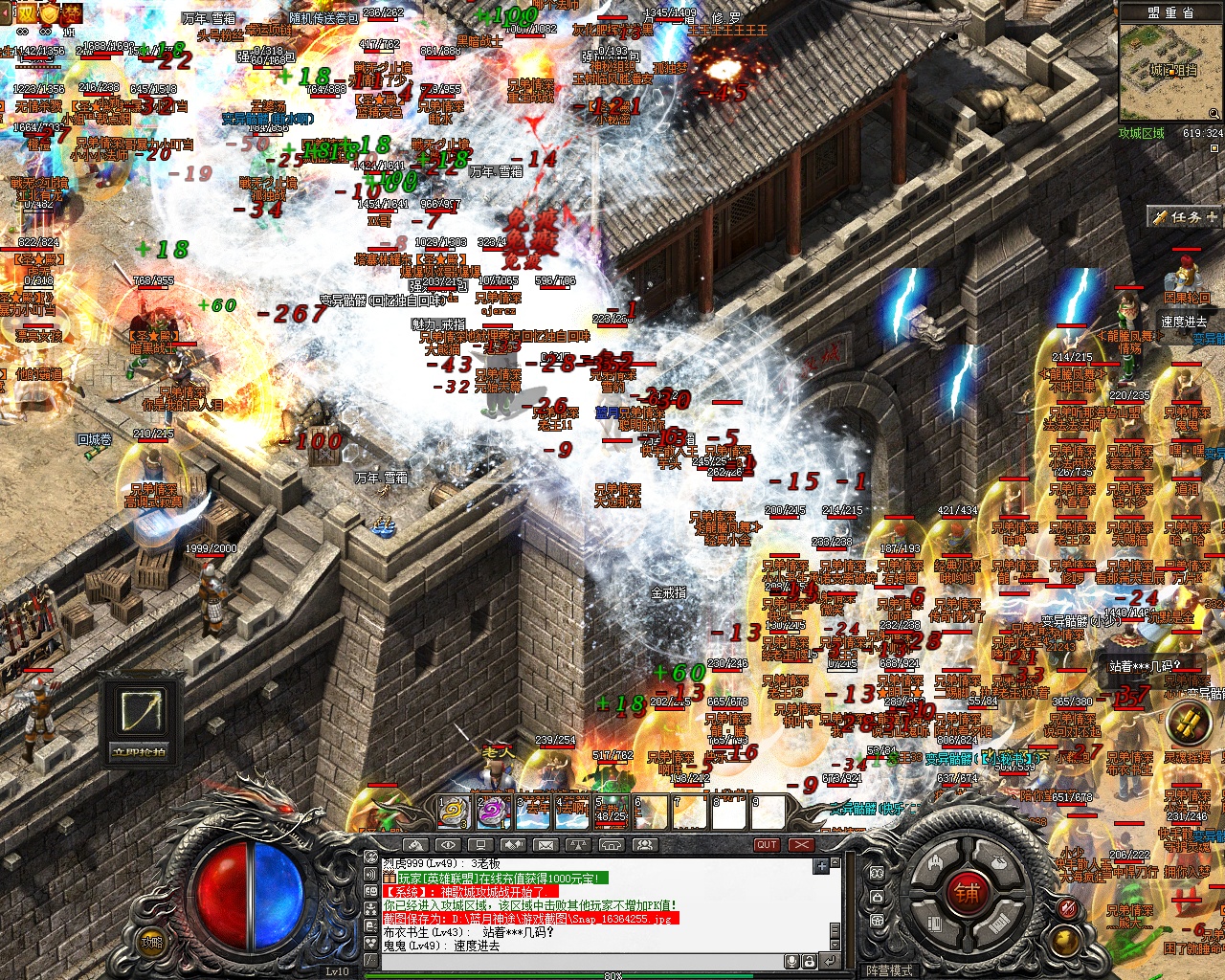Click the horse mount toolbar icon
Screen dimensions: 1225x980
tap(414, 845)
